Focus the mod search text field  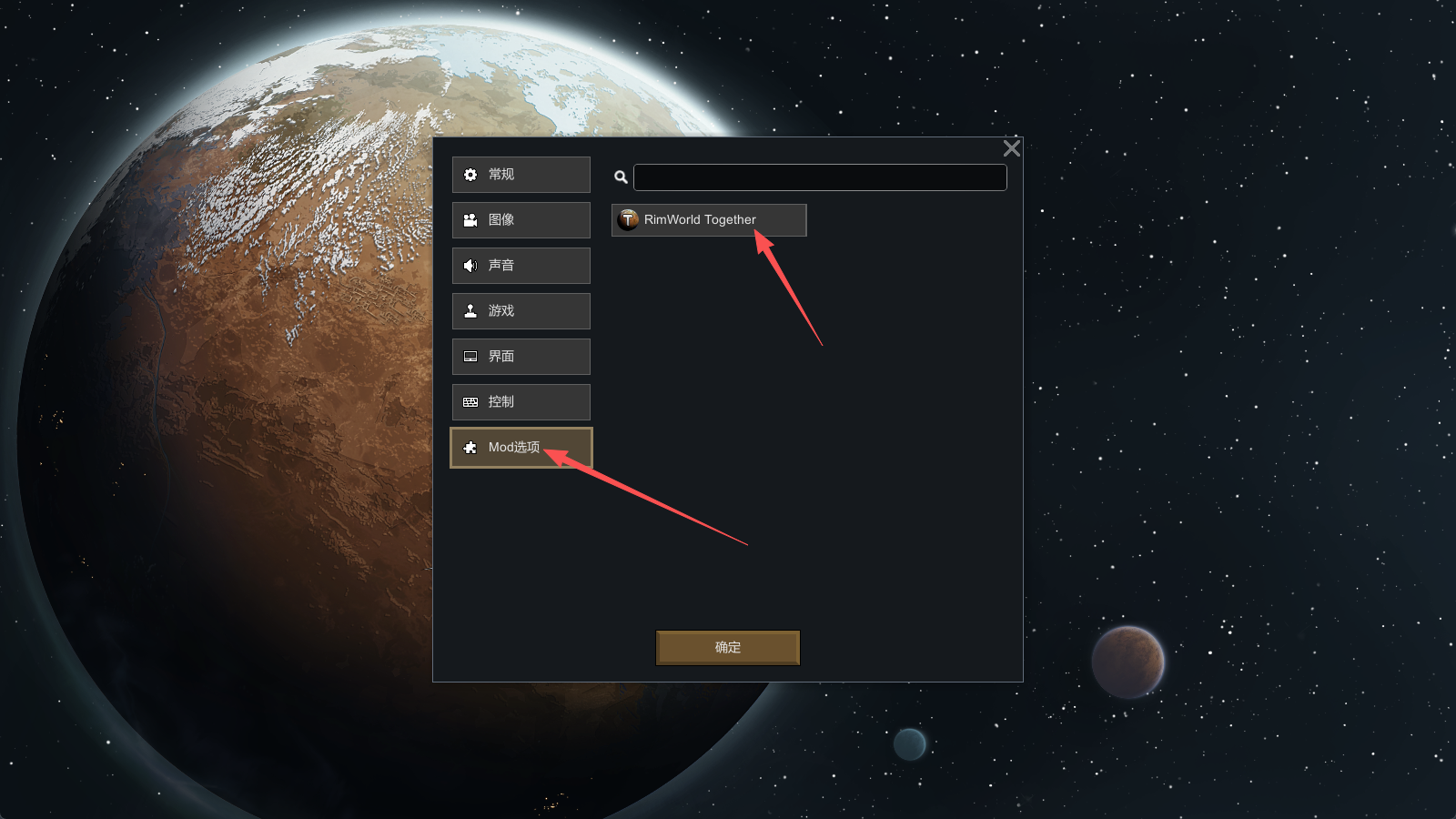tap(819, 177)
